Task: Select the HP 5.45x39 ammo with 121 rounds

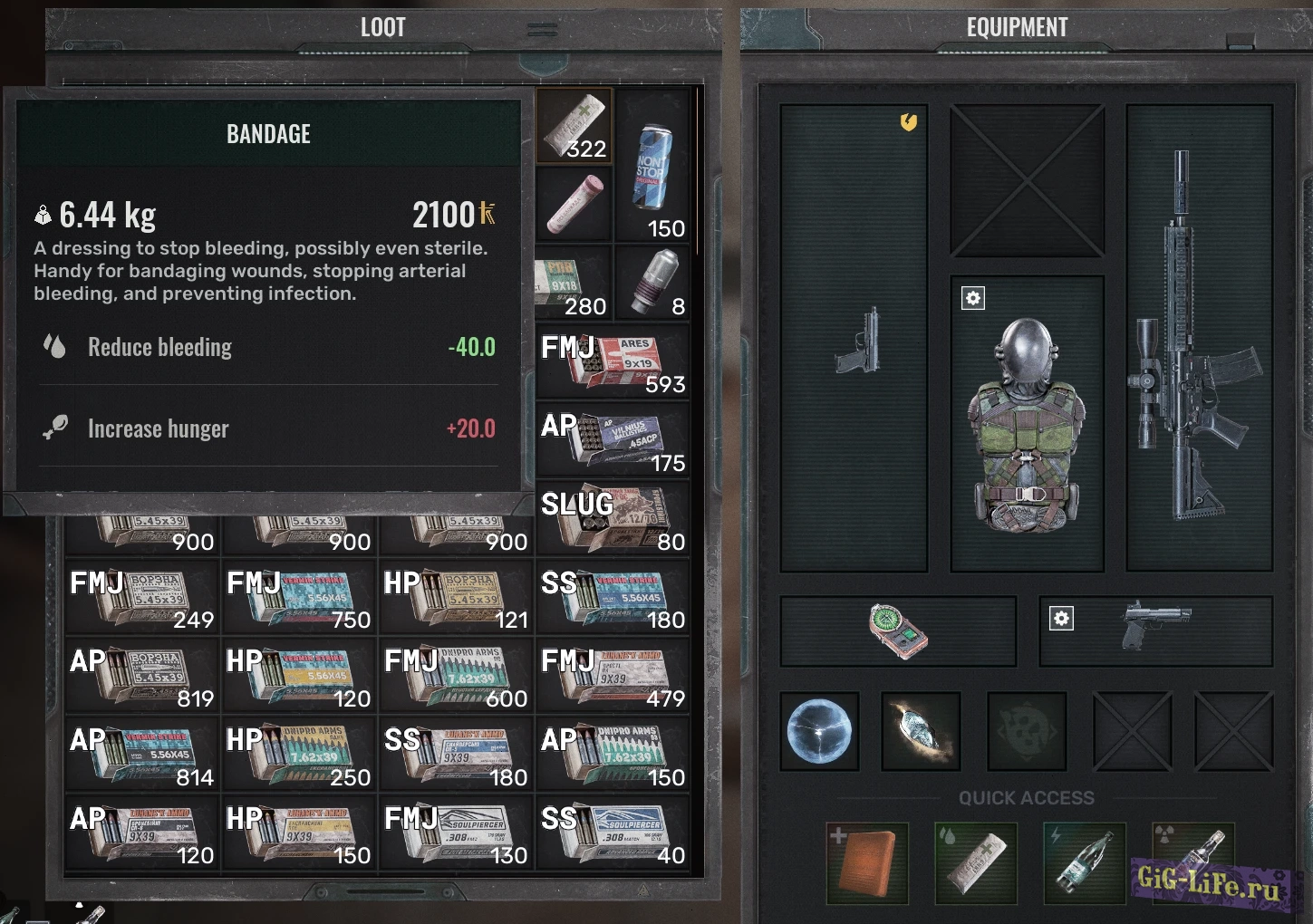Action: click(456, 597)
